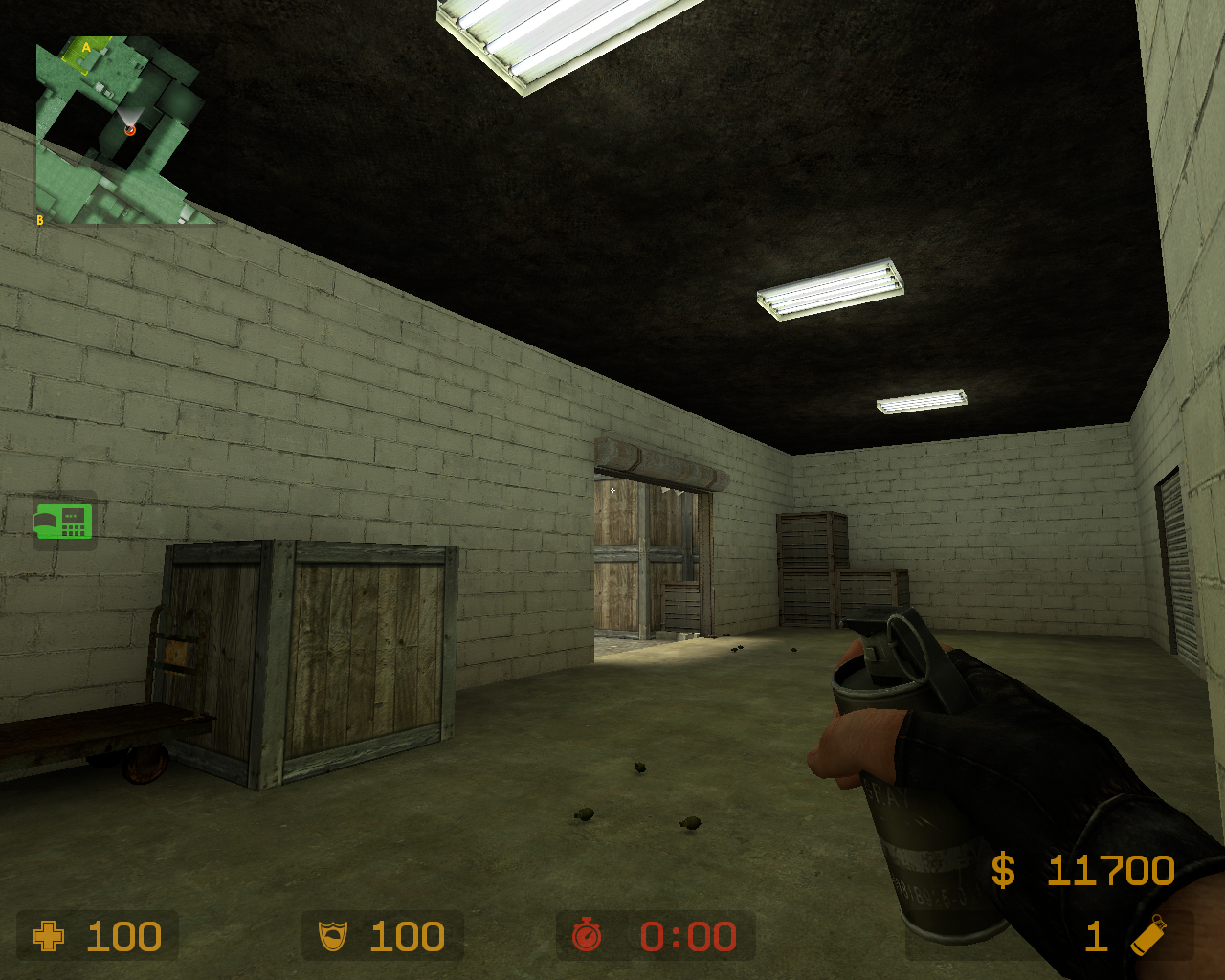The width and height of the screenshot is (1225, 980).
Task: Click the crosshair above the doorway
Action: [x=612, y=490]
